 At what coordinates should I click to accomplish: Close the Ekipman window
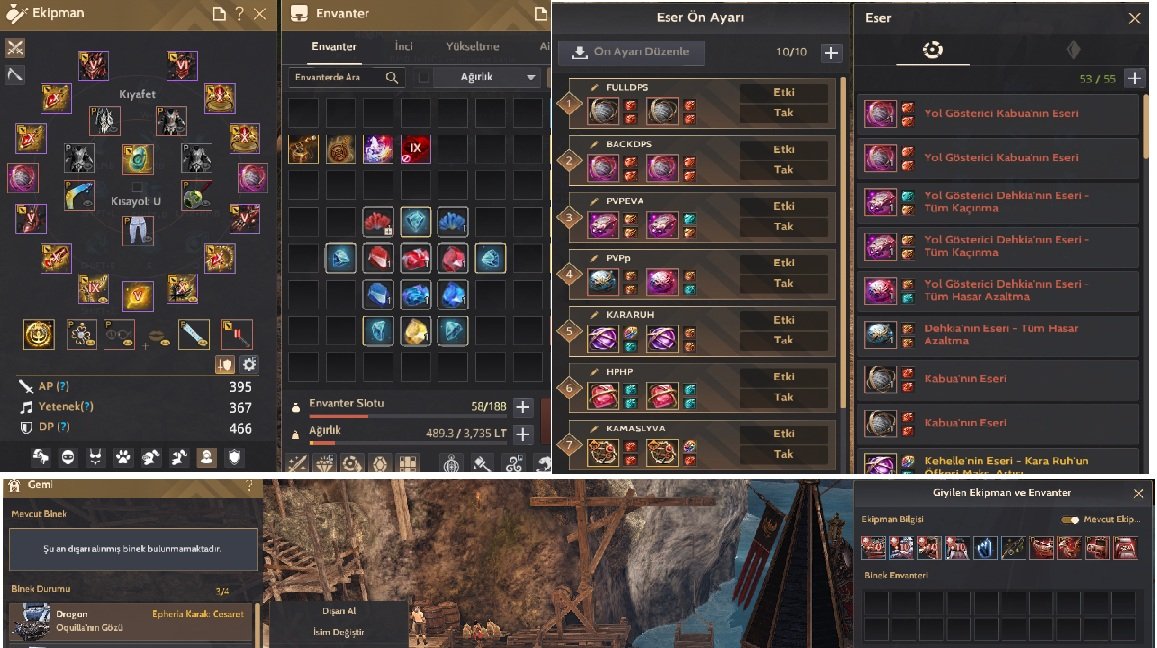pos(260,14)
